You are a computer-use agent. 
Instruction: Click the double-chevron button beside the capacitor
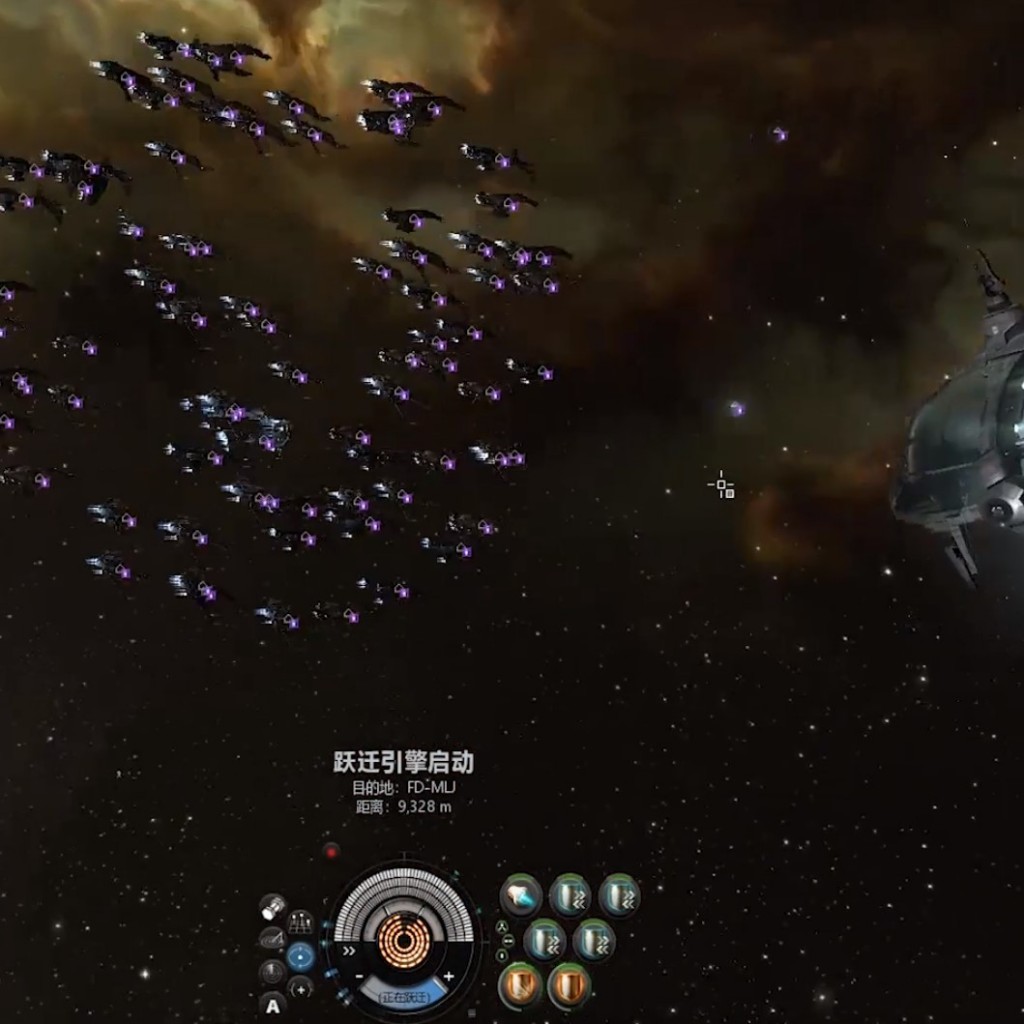click(x=349, y=951)
